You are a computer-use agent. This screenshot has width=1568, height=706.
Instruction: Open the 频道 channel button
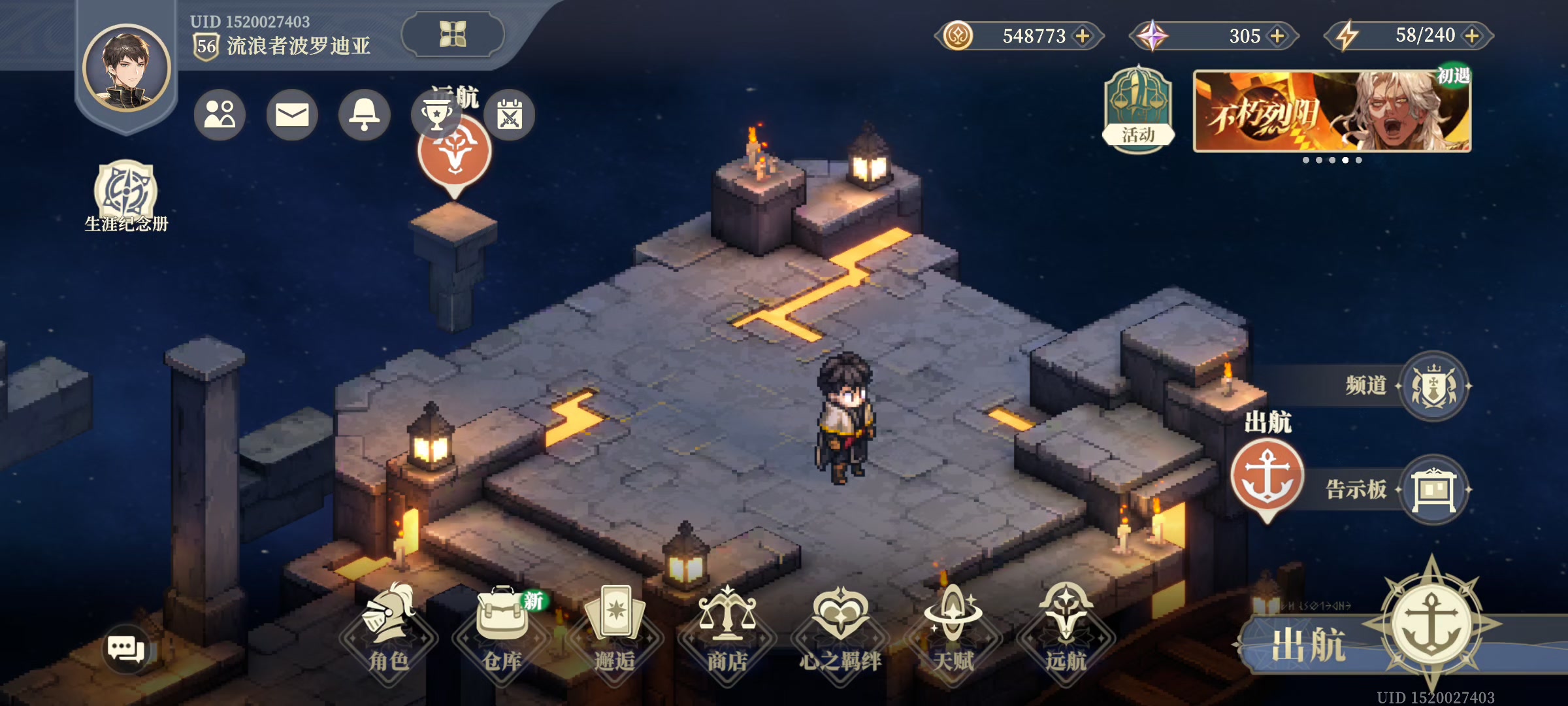coord(1433,386)
